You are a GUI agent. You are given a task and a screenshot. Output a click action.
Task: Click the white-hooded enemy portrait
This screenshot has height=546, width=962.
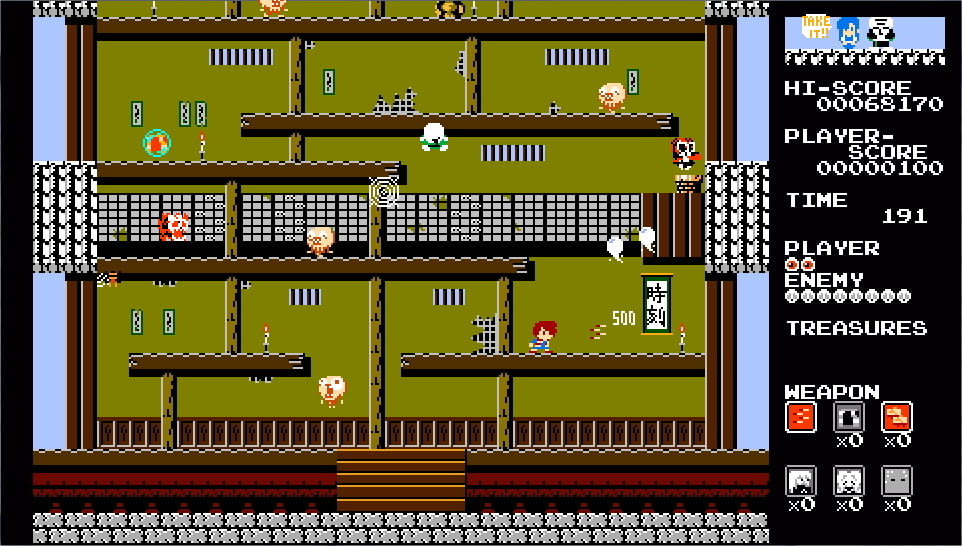tap(881, 32)
